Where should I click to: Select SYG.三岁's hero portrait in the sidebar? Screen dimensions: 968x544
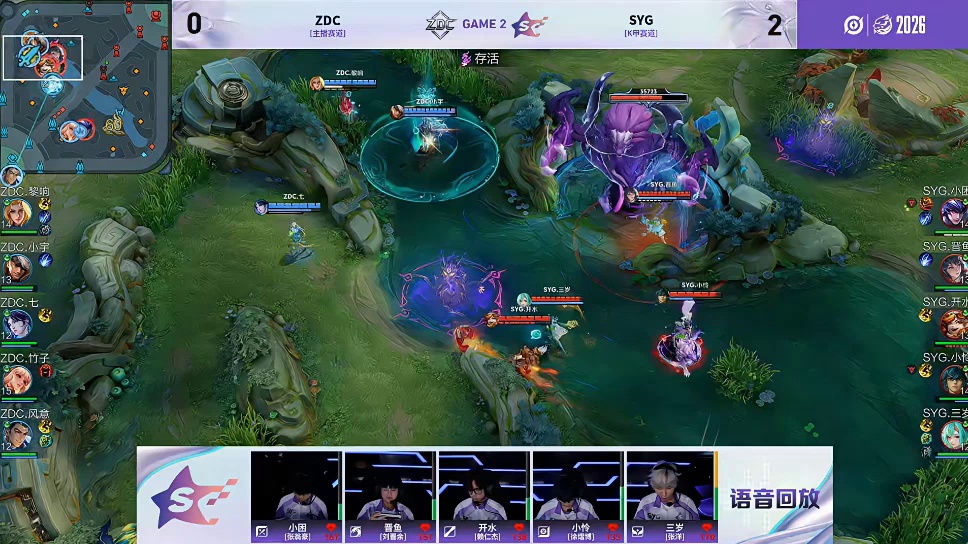click(951, 435)
